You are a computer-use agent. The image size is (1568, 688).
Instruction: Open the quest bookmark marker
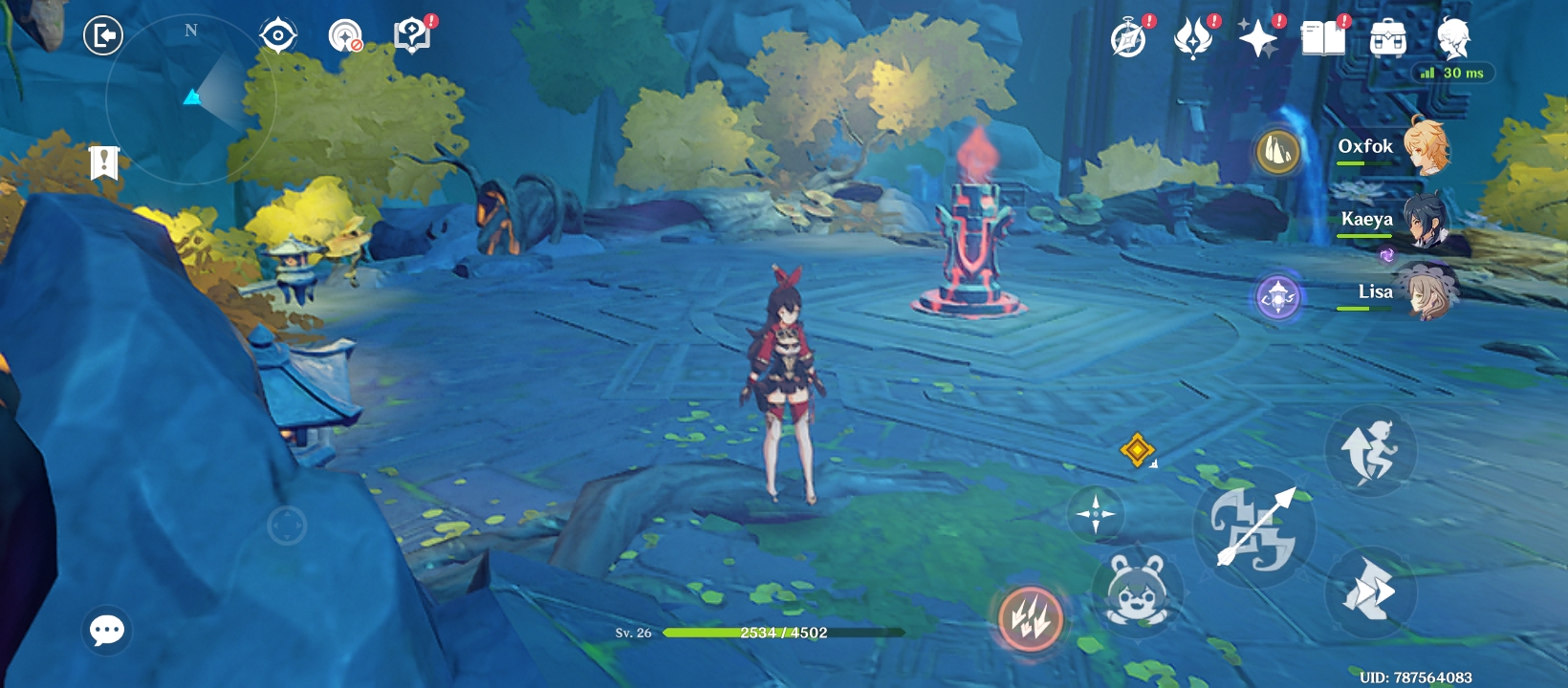[x=103, y=162]
